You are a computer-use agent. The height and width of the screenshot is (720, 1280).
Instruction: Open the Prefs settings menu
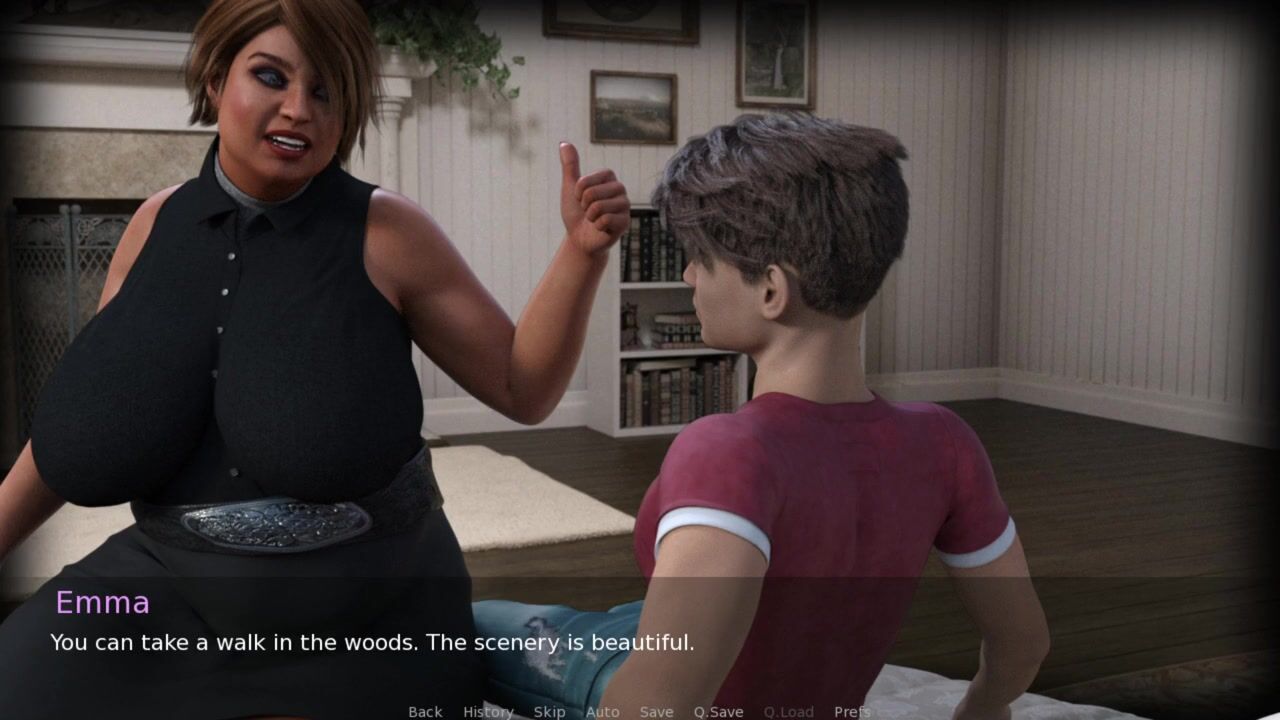tap(852, 711)
